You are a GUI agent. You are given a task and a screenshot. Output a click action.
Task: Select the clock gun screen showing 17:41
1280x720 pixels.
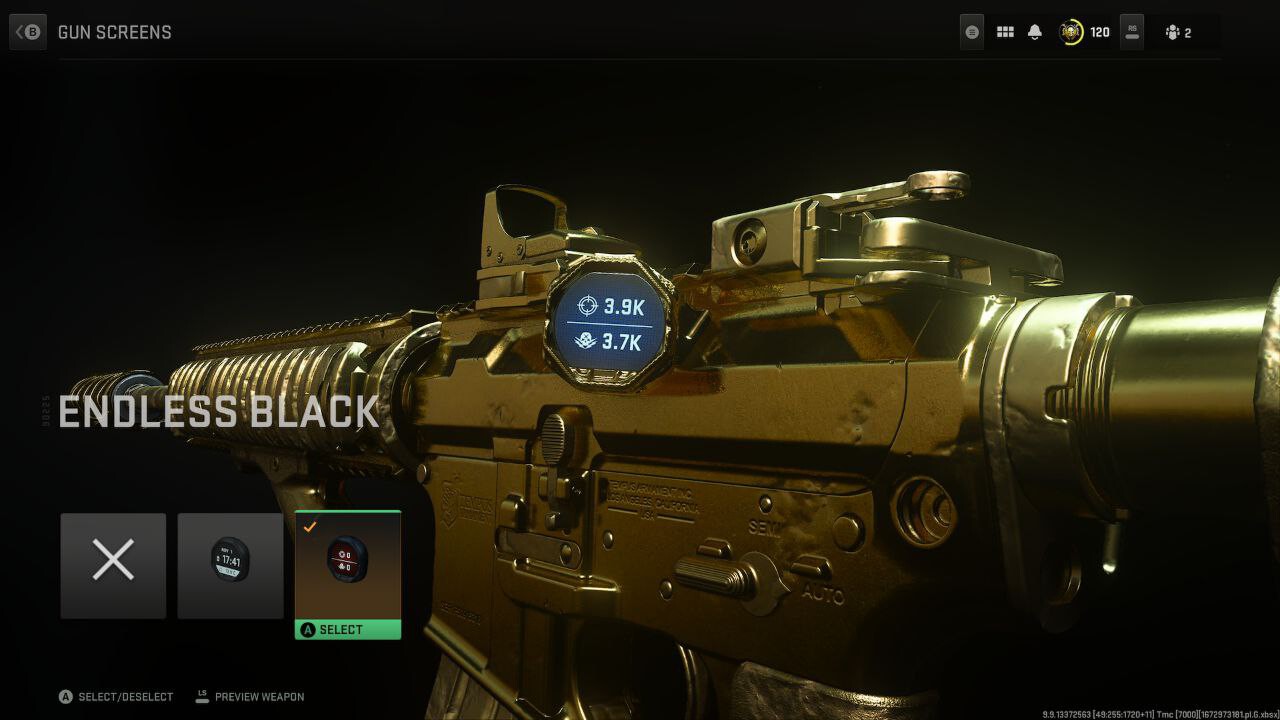230,565
